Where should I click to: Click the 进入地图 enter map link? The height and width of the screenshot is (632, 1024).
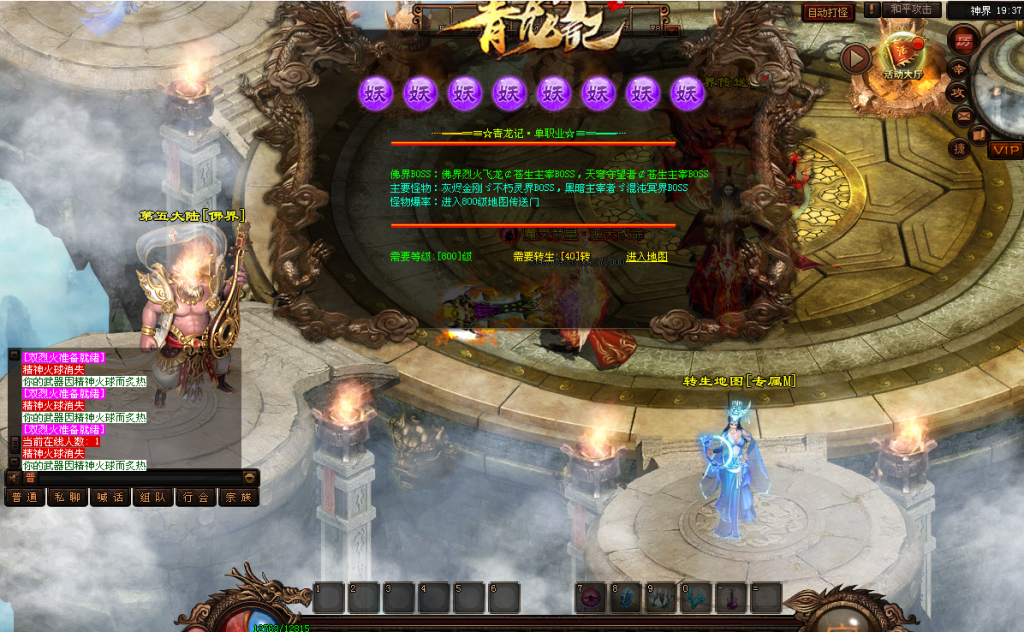(646, 257)
